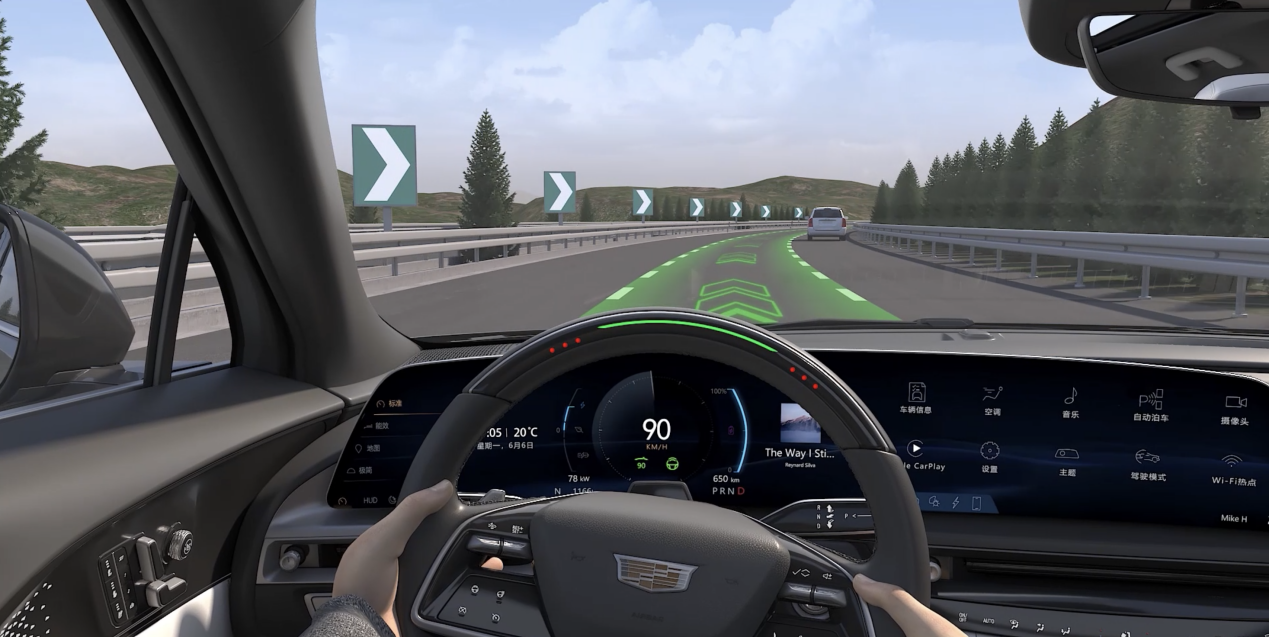
Task: Launch the 音乐 music app
Action: pyautogui.click(x=1070, y=400)
